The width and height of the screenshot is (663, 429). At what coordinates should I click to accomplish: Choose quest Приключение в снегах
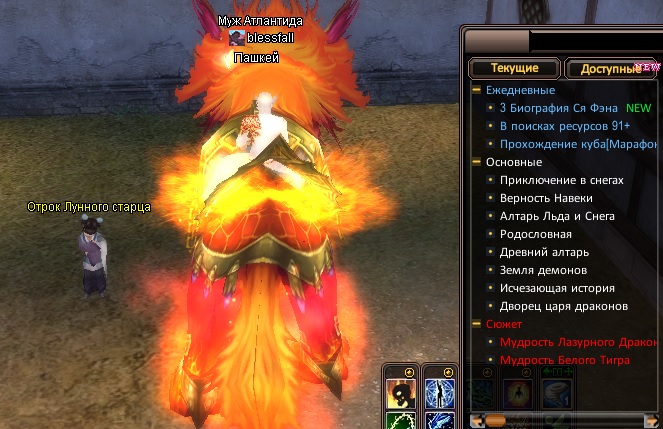point(561,180)
